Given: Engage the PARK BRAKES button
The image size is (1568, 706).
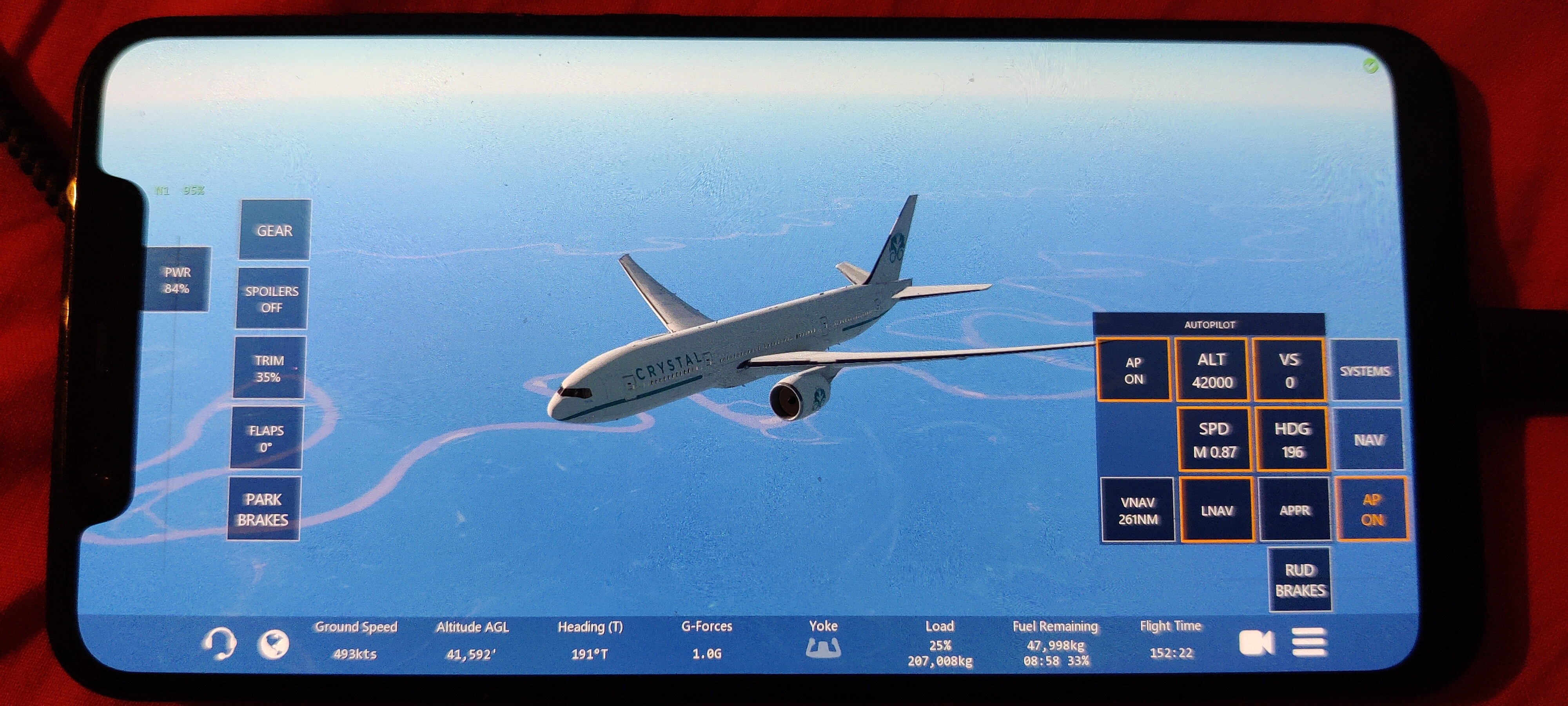Looking at the screenshot, I should [x=263, y=509].
